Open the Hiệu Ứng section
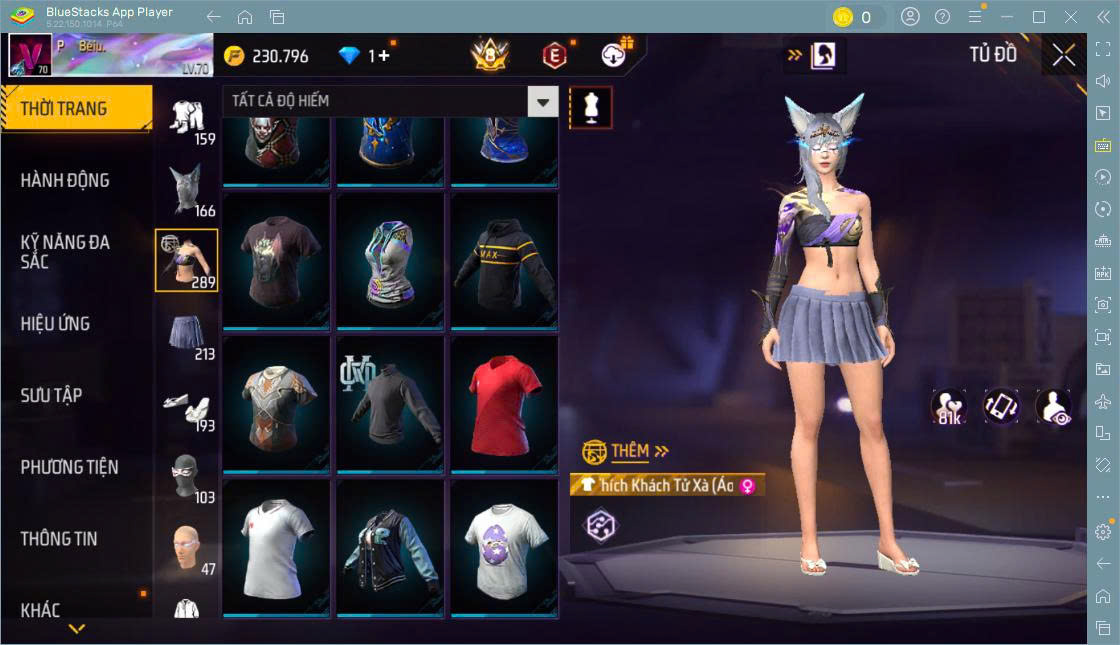Viewport: 1120px width, 645px height. point(56,324)
